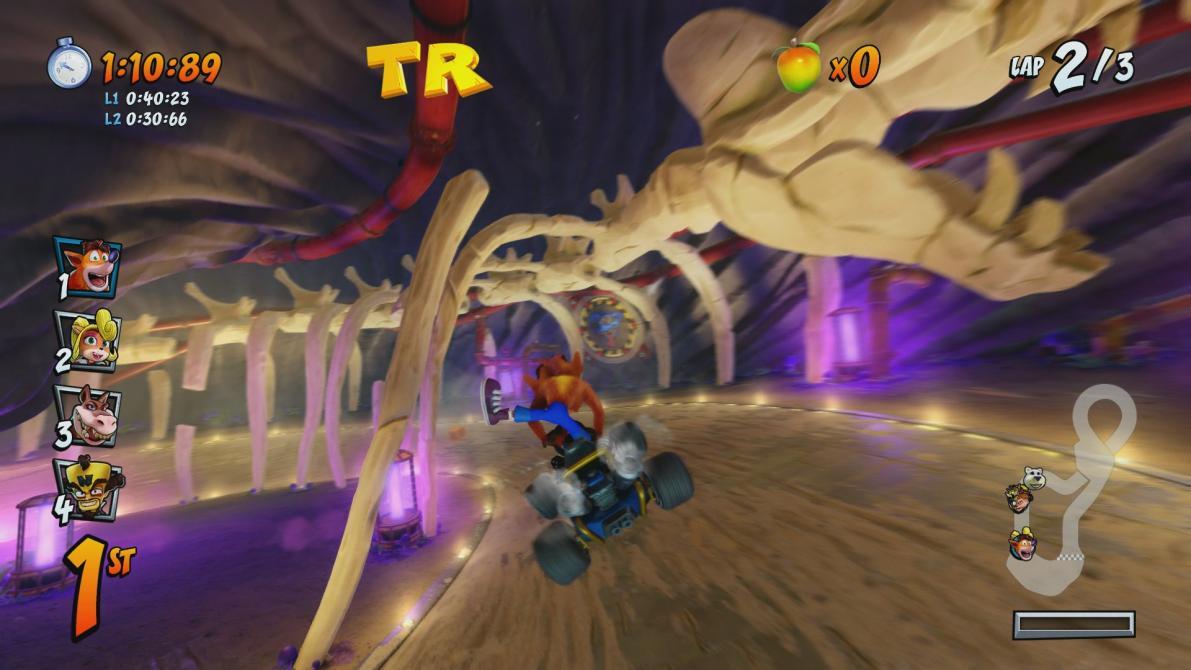Image resolution: width=1191 pixels, height=670 pixels.
Task: Select the polar bear marker on the minimap
Action: coord(1032,478)
